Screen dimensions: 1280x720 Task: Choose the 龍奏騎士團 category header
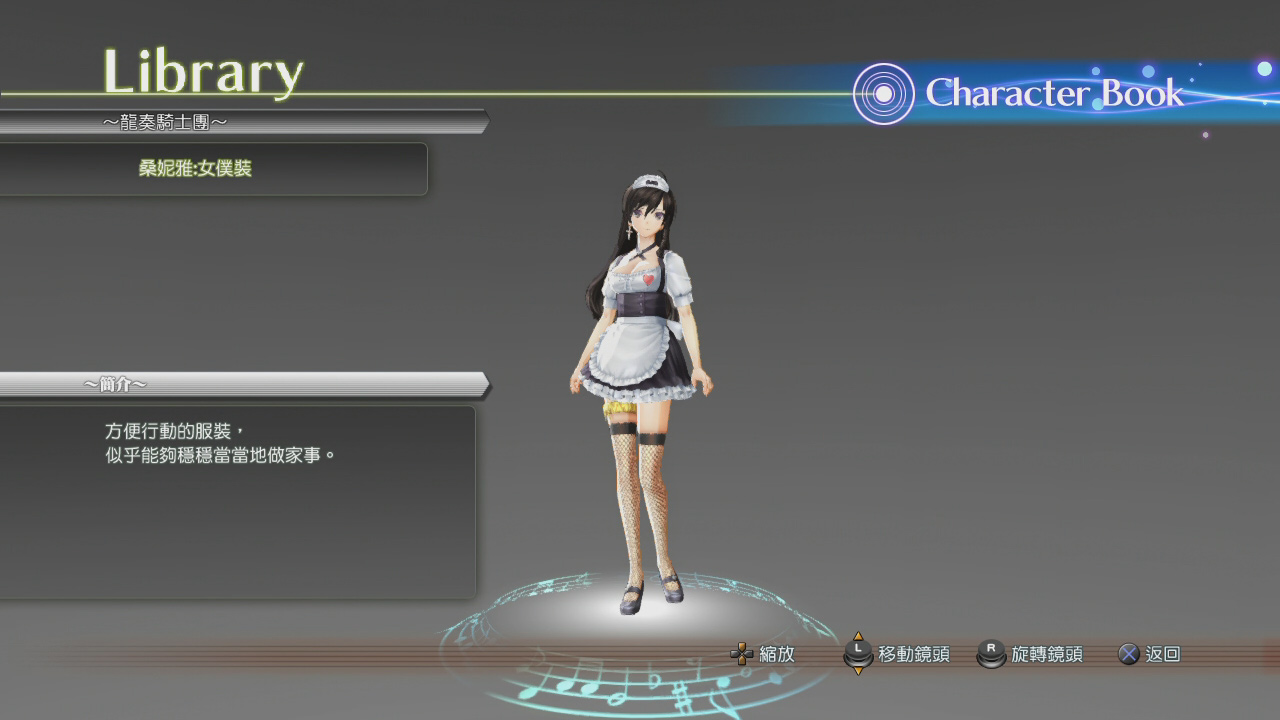point(166,122)
